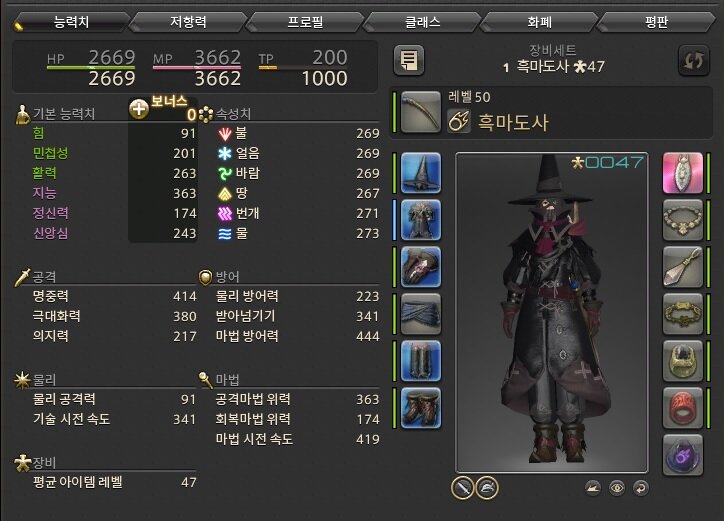The height and width of the screenshot is (521, 724).
Task: Toggle weapon display sword icon
Action: (462, 487)
